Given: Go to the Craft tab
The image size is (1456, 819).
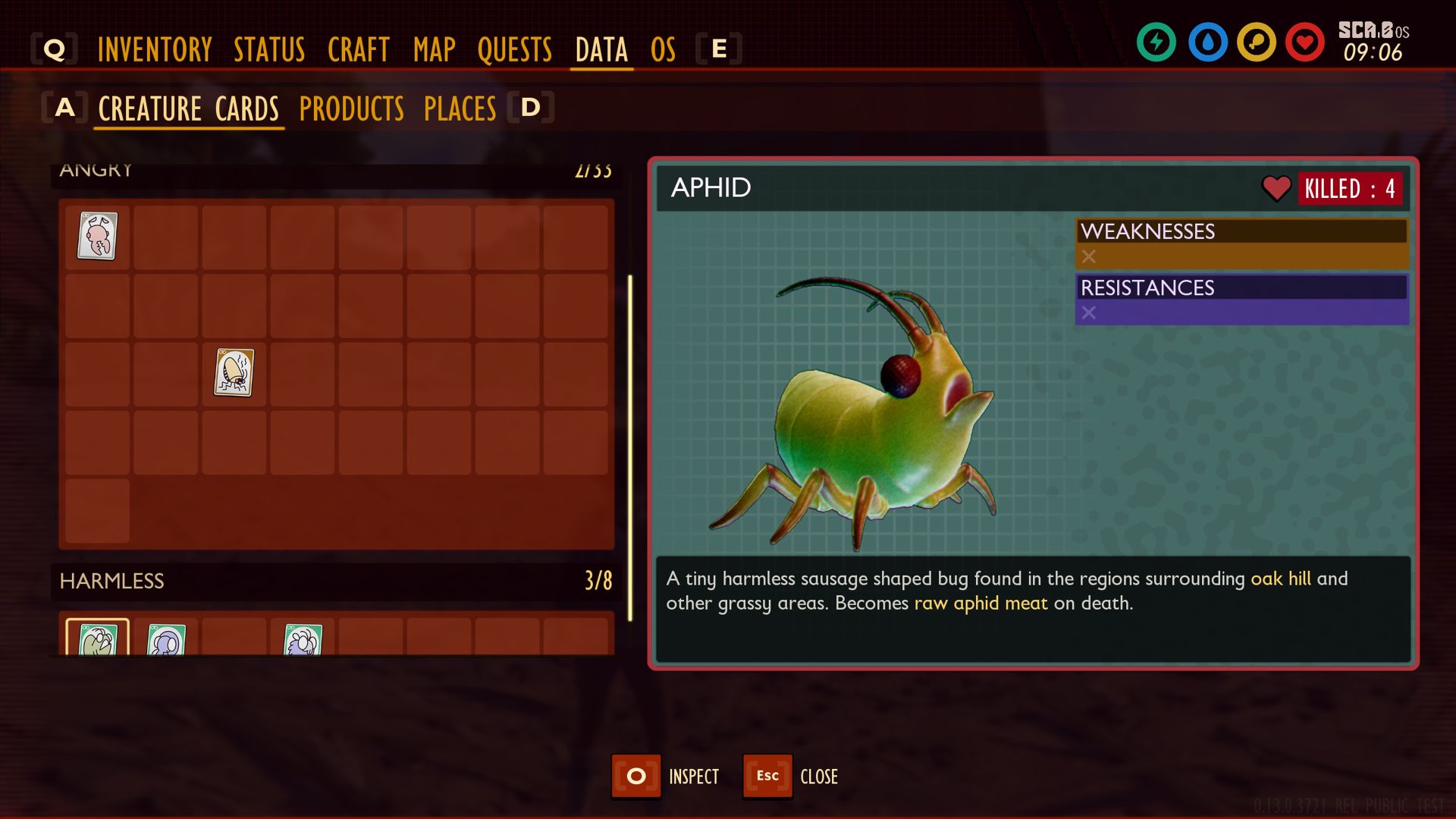Looking at the screenshot, I should 358,50.
